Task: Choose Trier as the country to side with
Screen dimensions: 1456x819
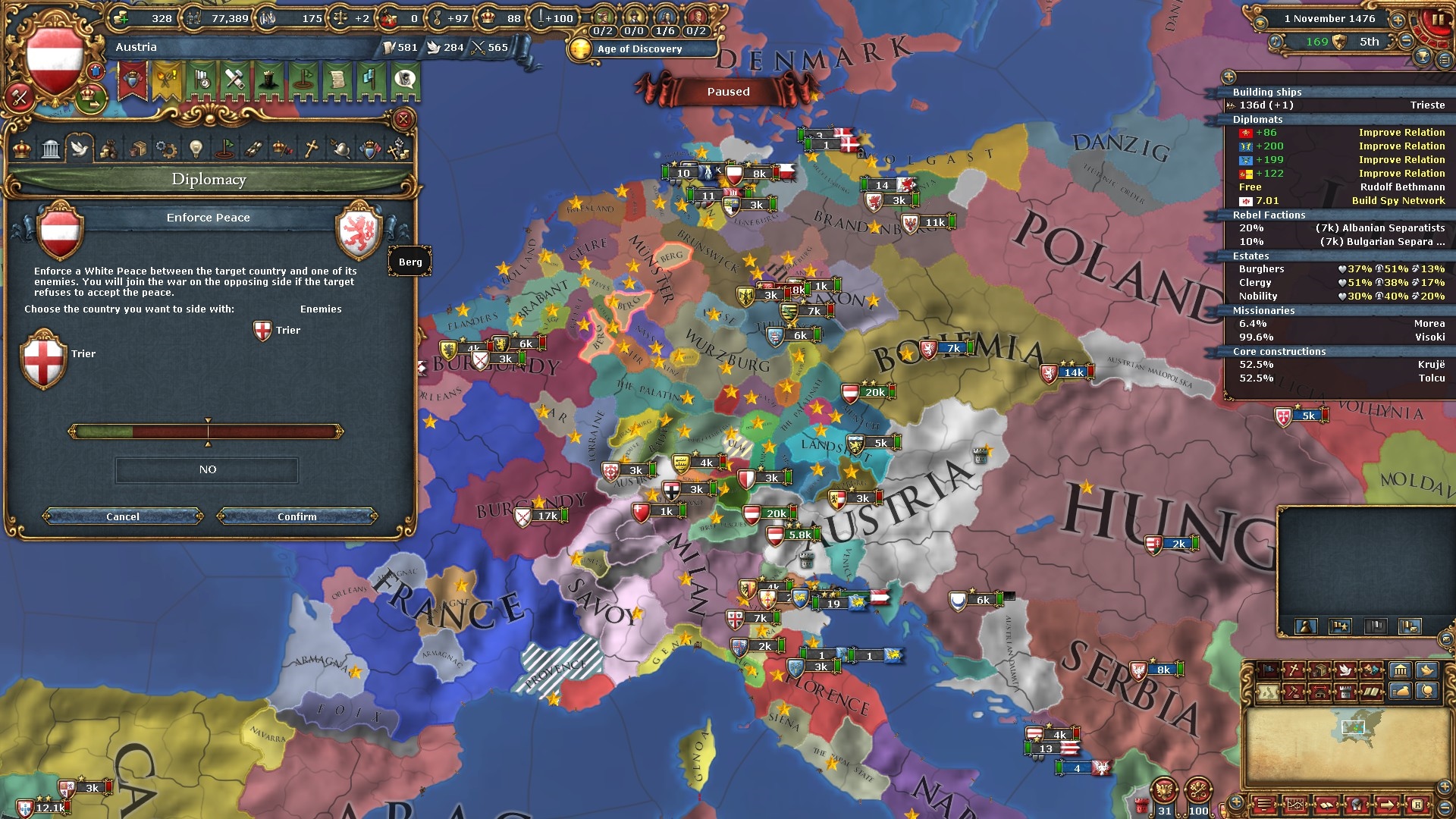Action: pos(44,359)
